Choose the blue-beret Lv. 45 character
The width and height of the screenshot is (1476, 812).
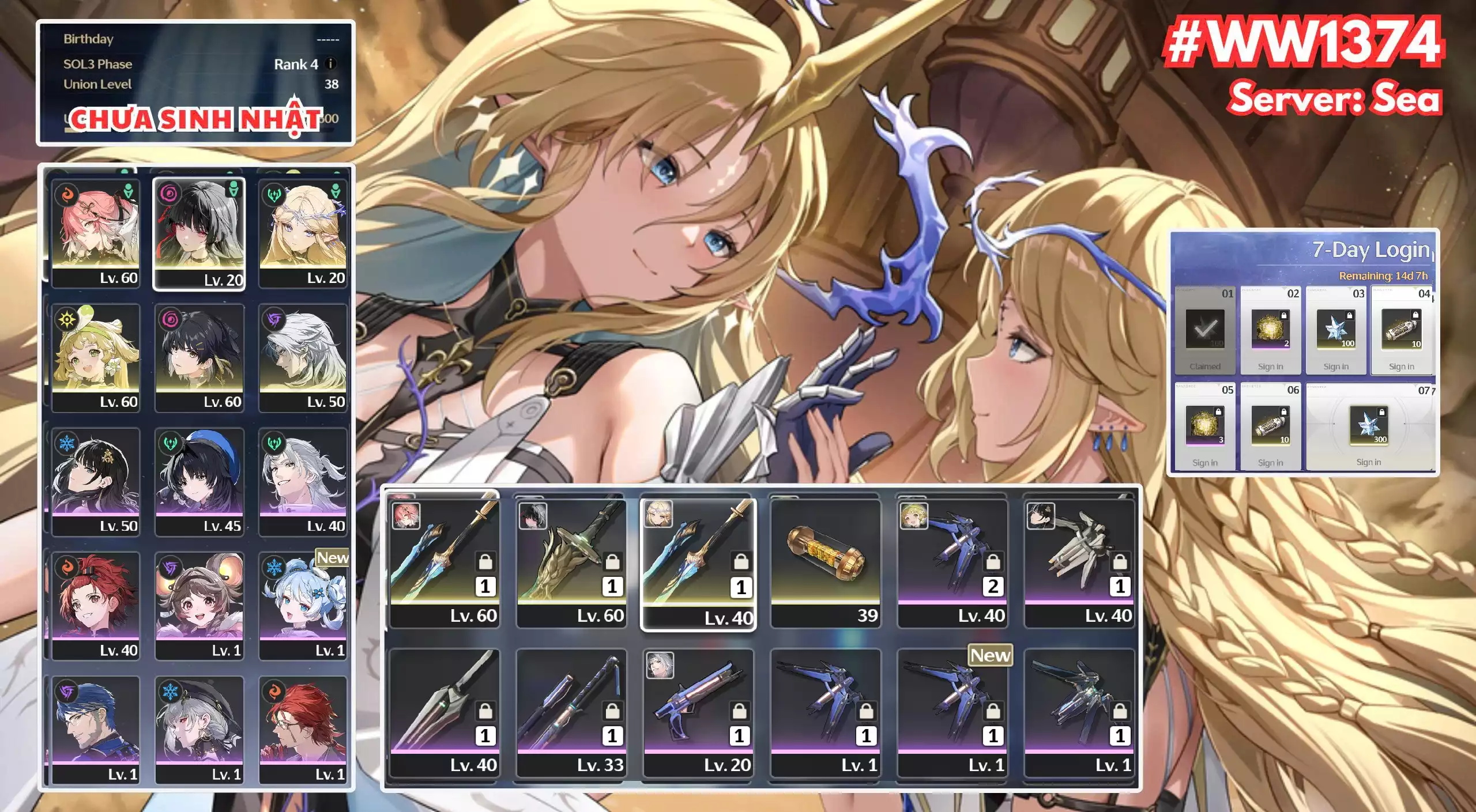[199, 482]
